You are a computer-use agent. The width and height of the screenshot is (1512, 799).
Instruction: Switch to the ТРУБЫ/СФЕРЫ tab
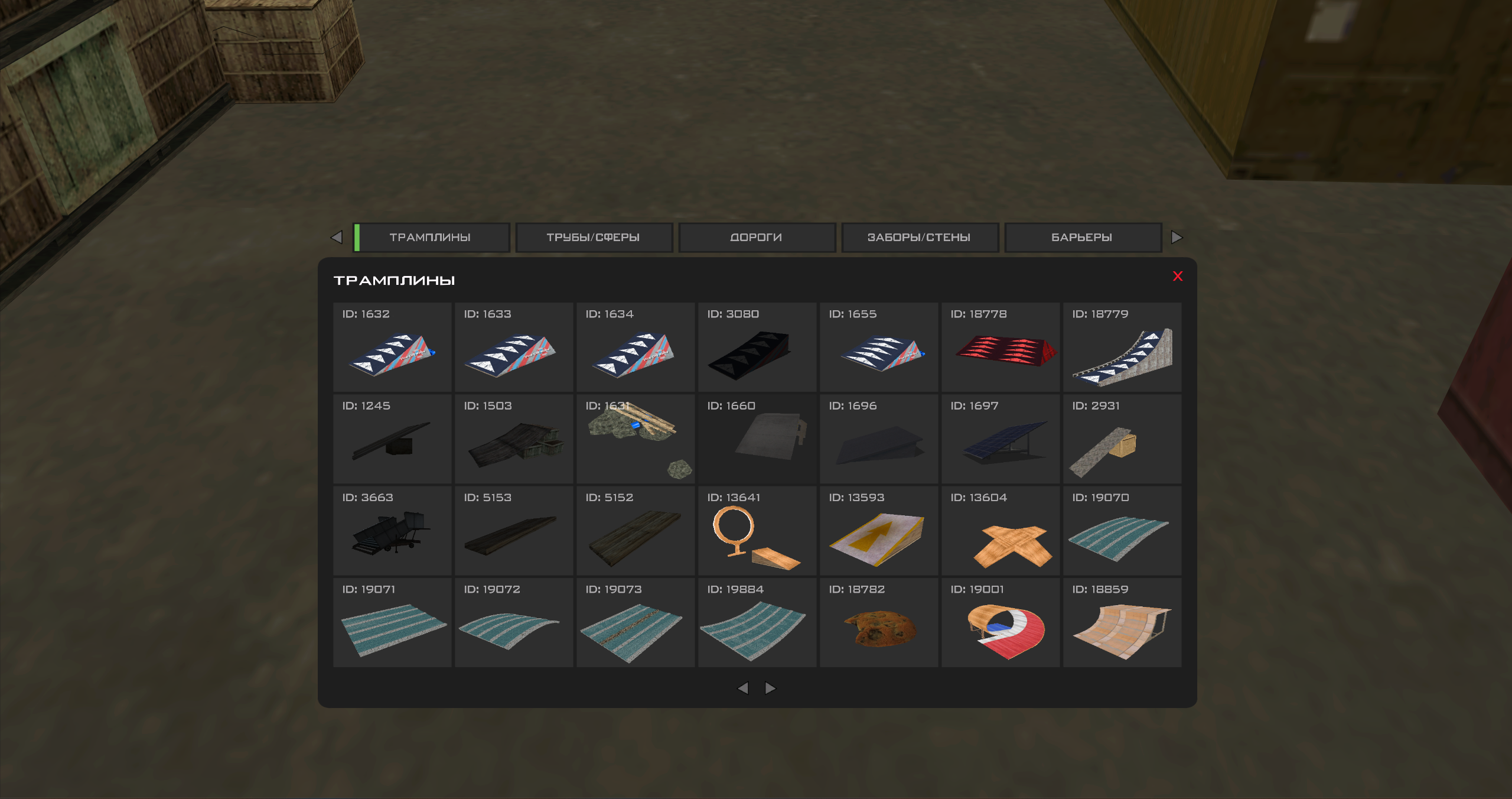click(x=594, y=237)
